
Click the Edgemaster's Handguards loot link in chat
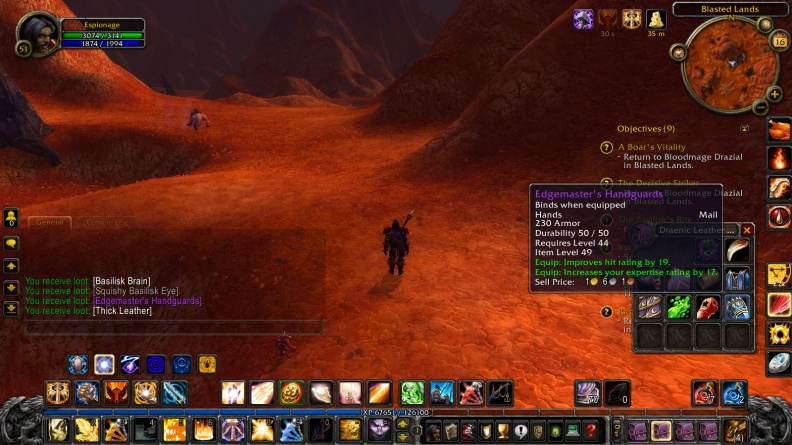(147, 301)
